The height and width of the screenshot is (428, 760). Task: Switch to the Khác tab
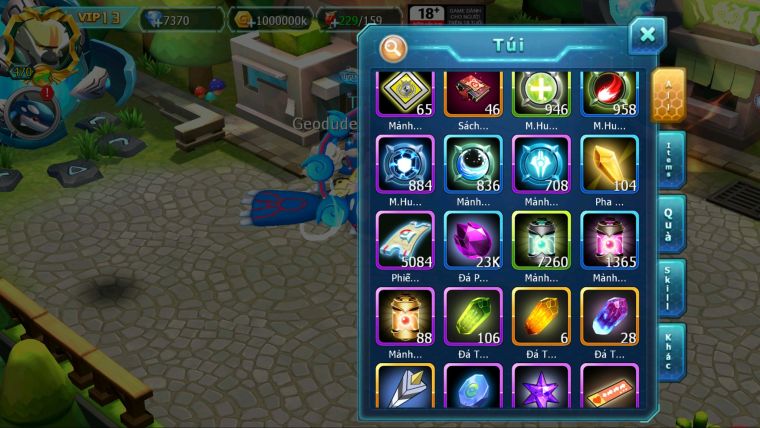click(x=671, y=352)
